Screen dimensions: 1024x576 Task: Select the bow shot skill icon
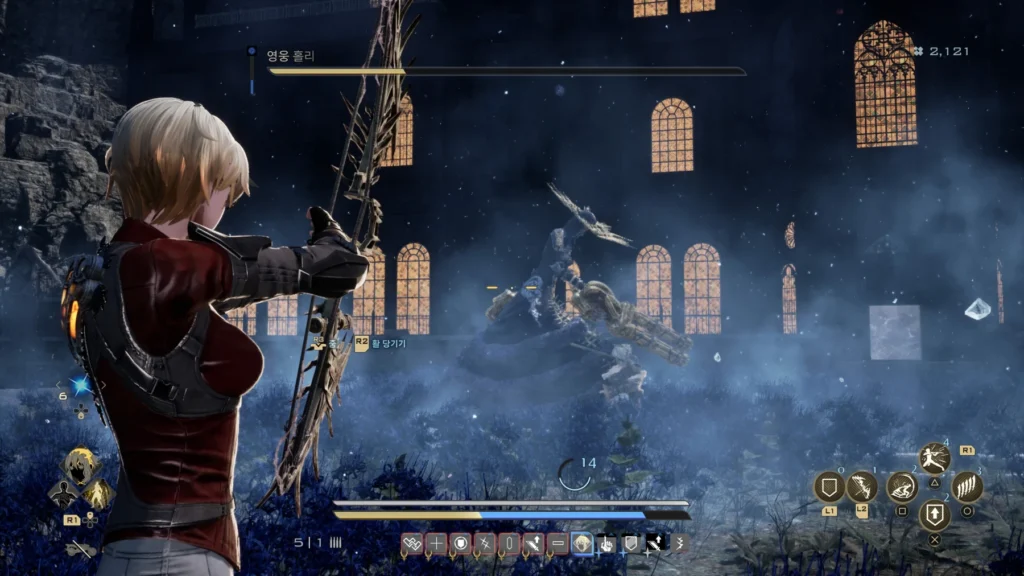pyautogui.click(x=862, y=487)
